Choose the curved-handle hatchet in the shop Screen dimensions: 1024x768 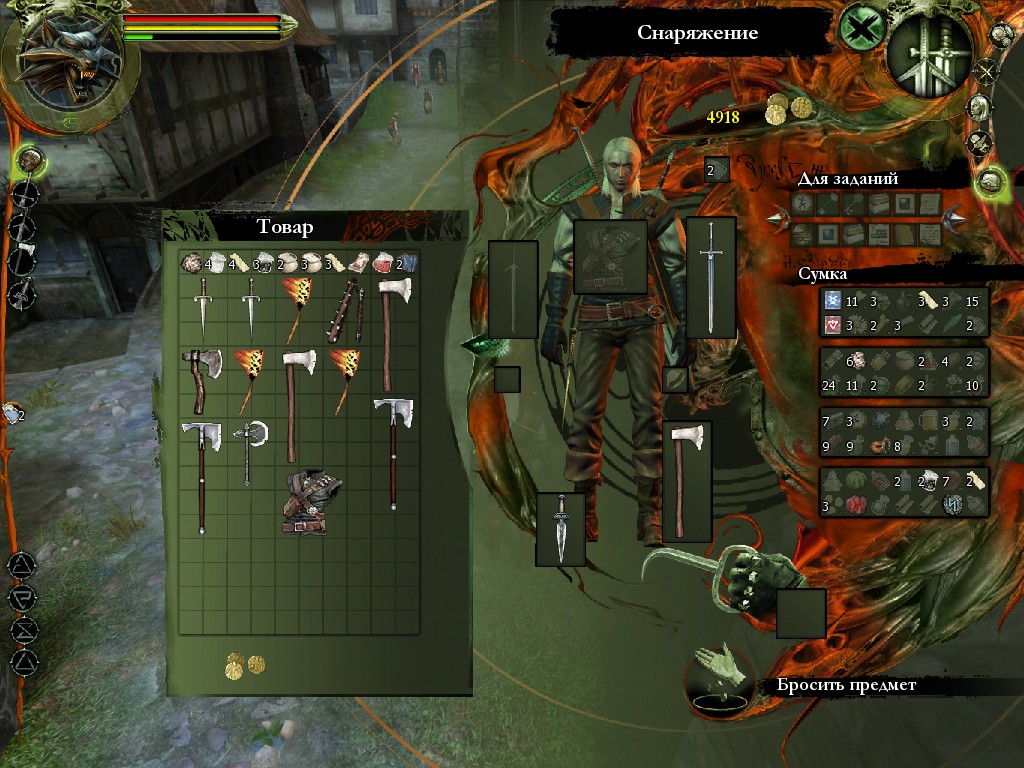(200, 380)
